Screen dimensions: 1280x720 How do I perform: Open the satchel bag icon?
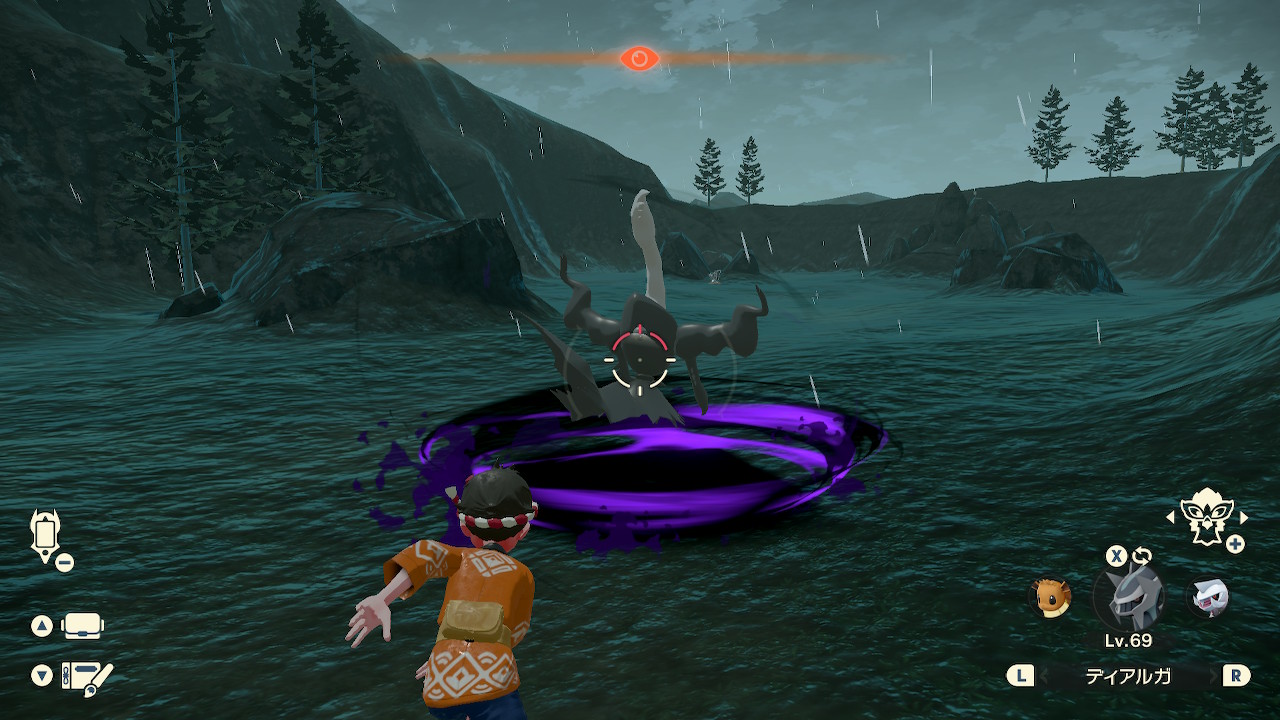coord(82,627)
